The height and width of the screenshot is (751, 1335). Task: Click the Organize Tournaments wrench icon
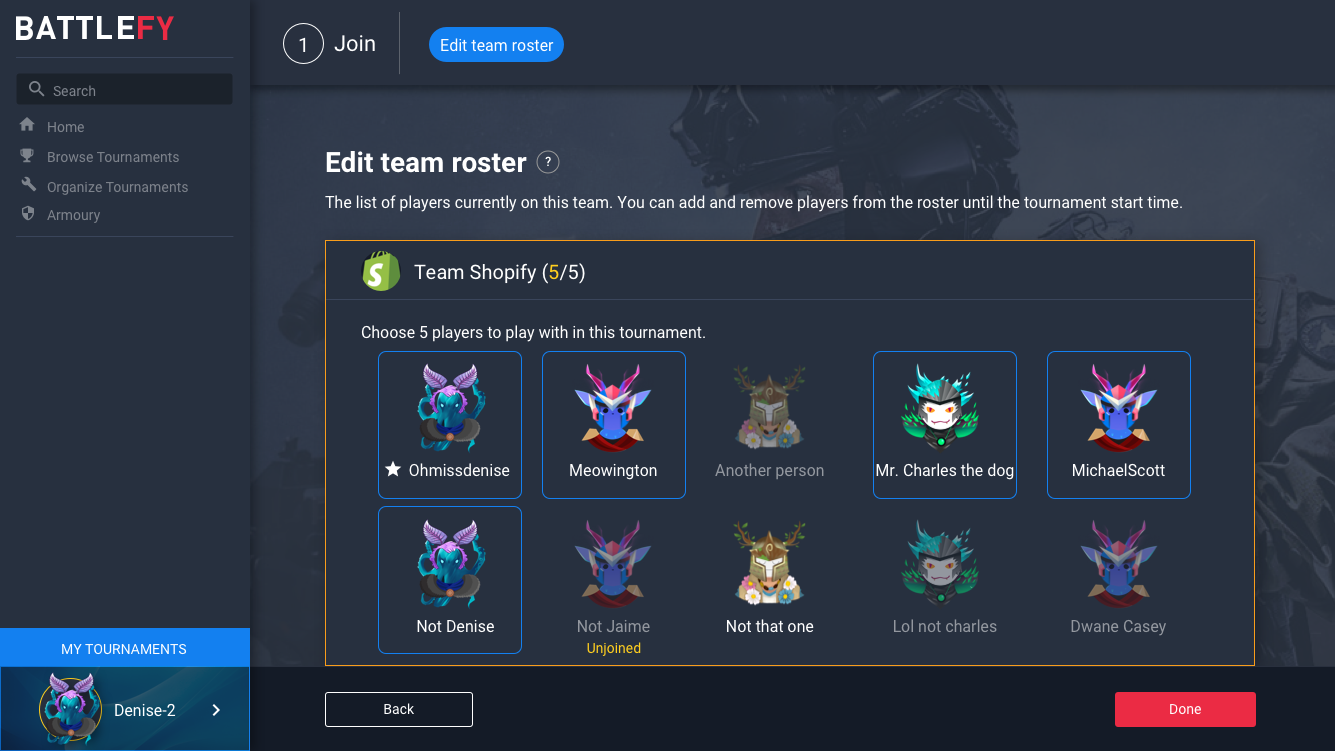tap(25, 186)
